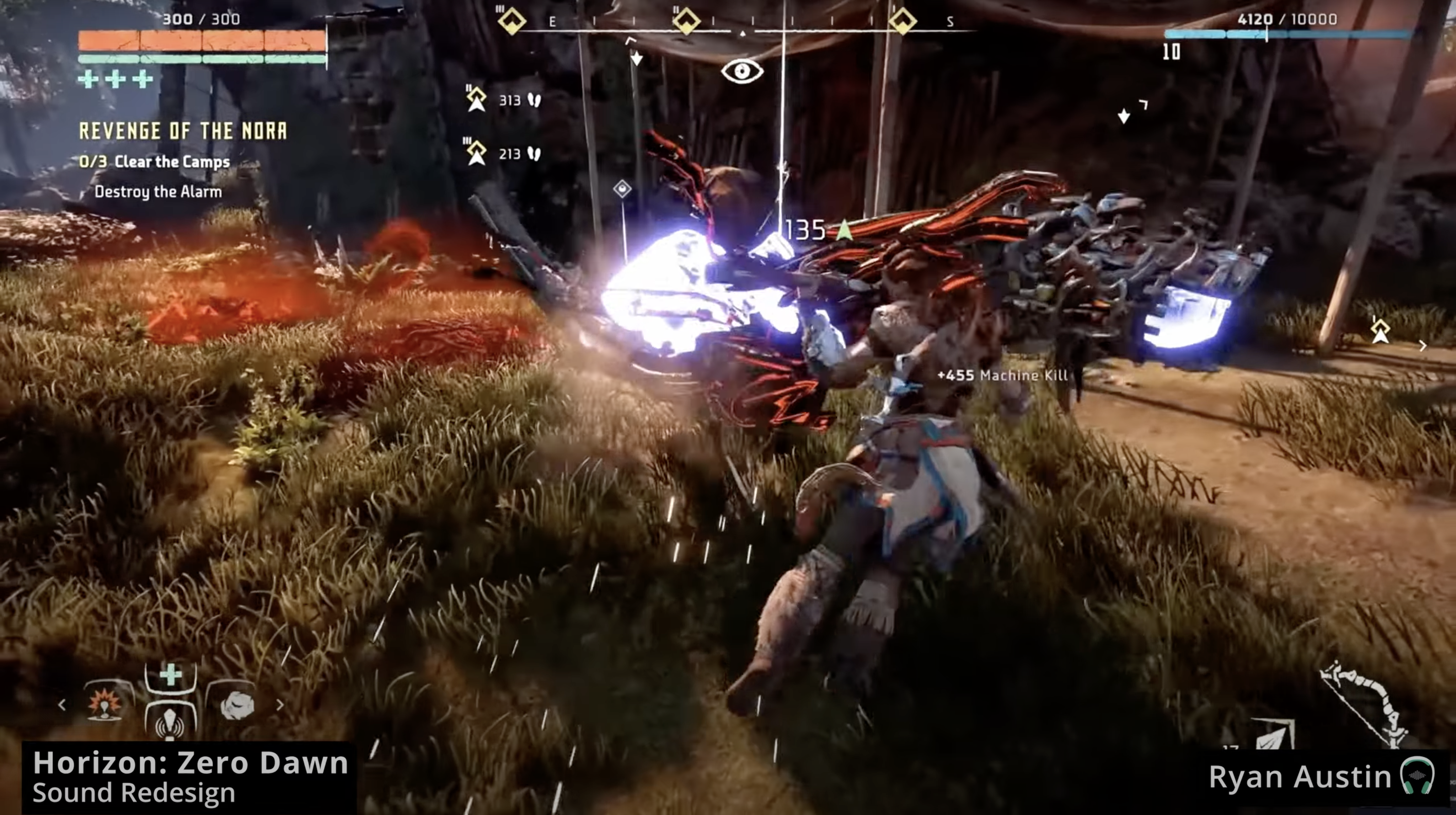Select the Destroy the Alarm objective
Image resolution: width=1456 pixels, height=815 pixels.
tap(158, 192)
